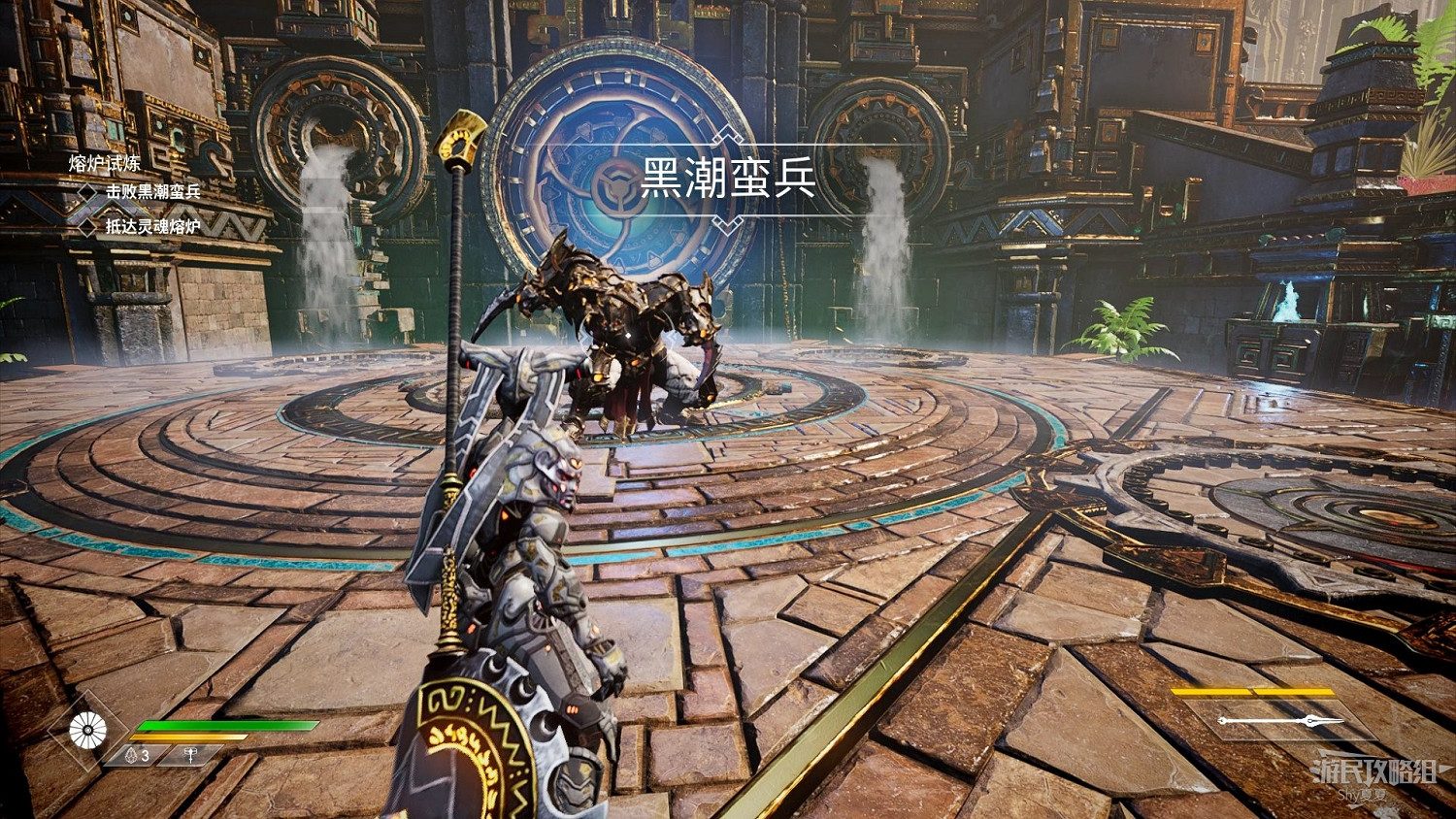Toggle the objective marker beside 抵达灵魂熔炉

[88, 226]
